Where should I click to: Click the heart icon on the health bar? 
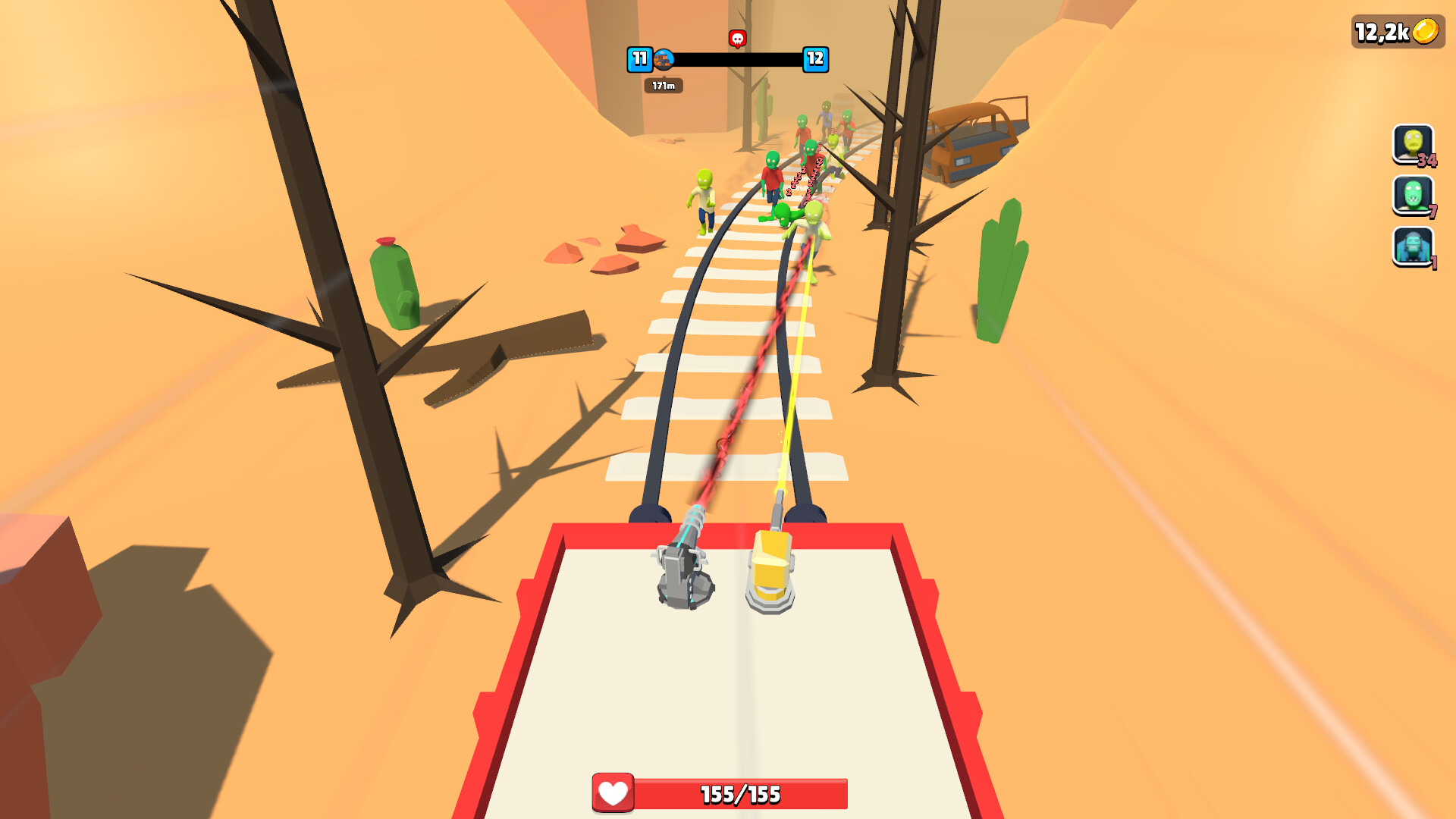613,793
